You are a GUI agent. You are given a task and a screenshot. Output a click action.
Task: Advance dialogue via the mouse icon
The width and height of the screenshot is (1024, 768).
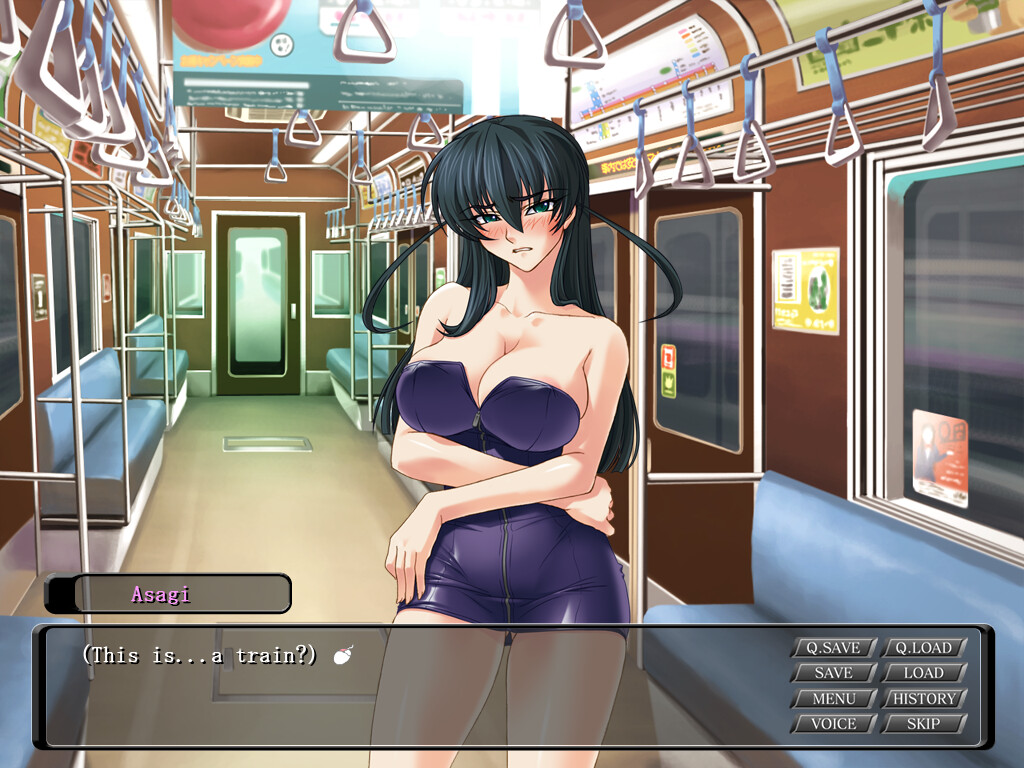point(343,657)
